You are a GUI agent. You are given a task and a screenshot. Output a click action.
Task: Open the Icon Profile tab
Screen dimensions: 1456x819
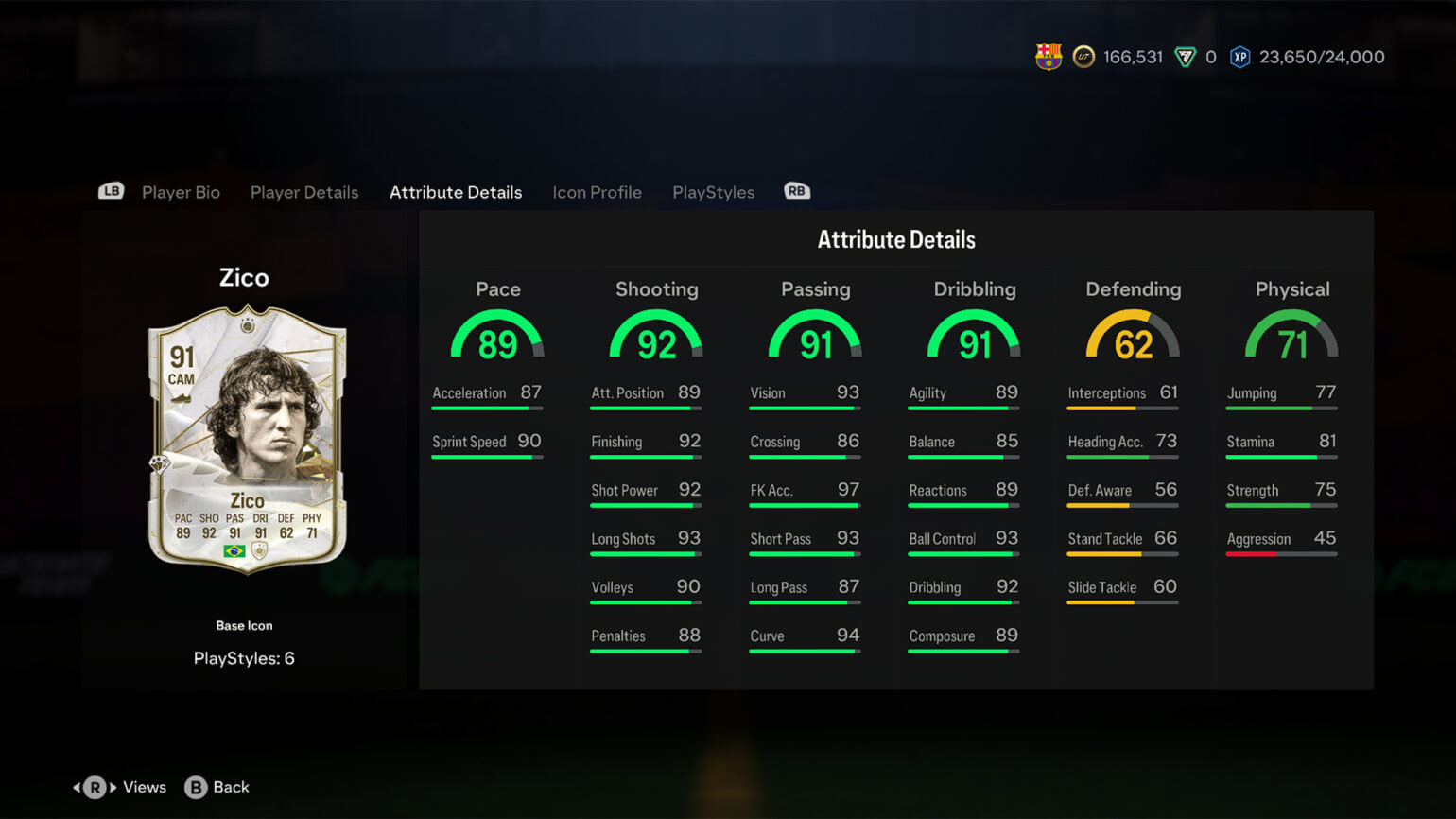(x=597, y=192)
